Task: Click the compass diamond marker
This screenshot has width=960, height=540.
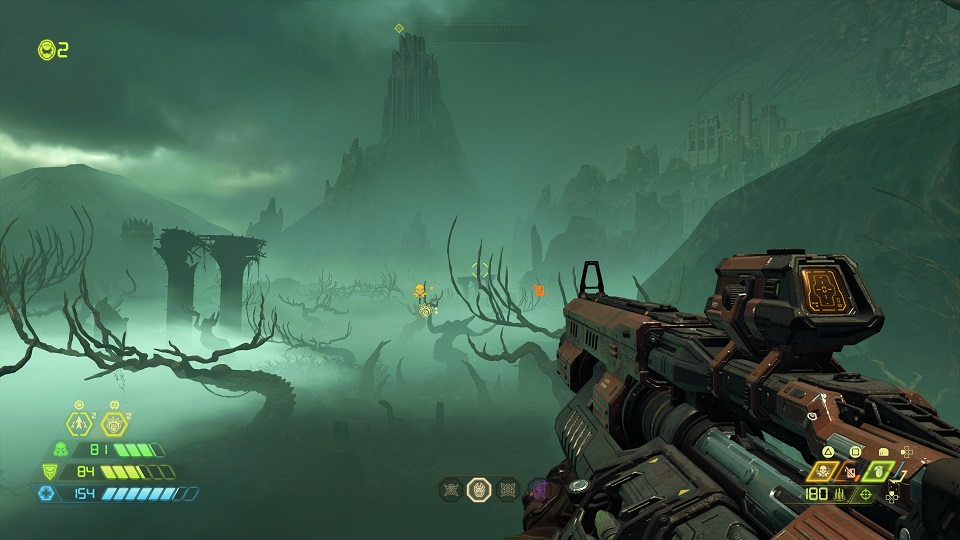Action: point(399,28)
